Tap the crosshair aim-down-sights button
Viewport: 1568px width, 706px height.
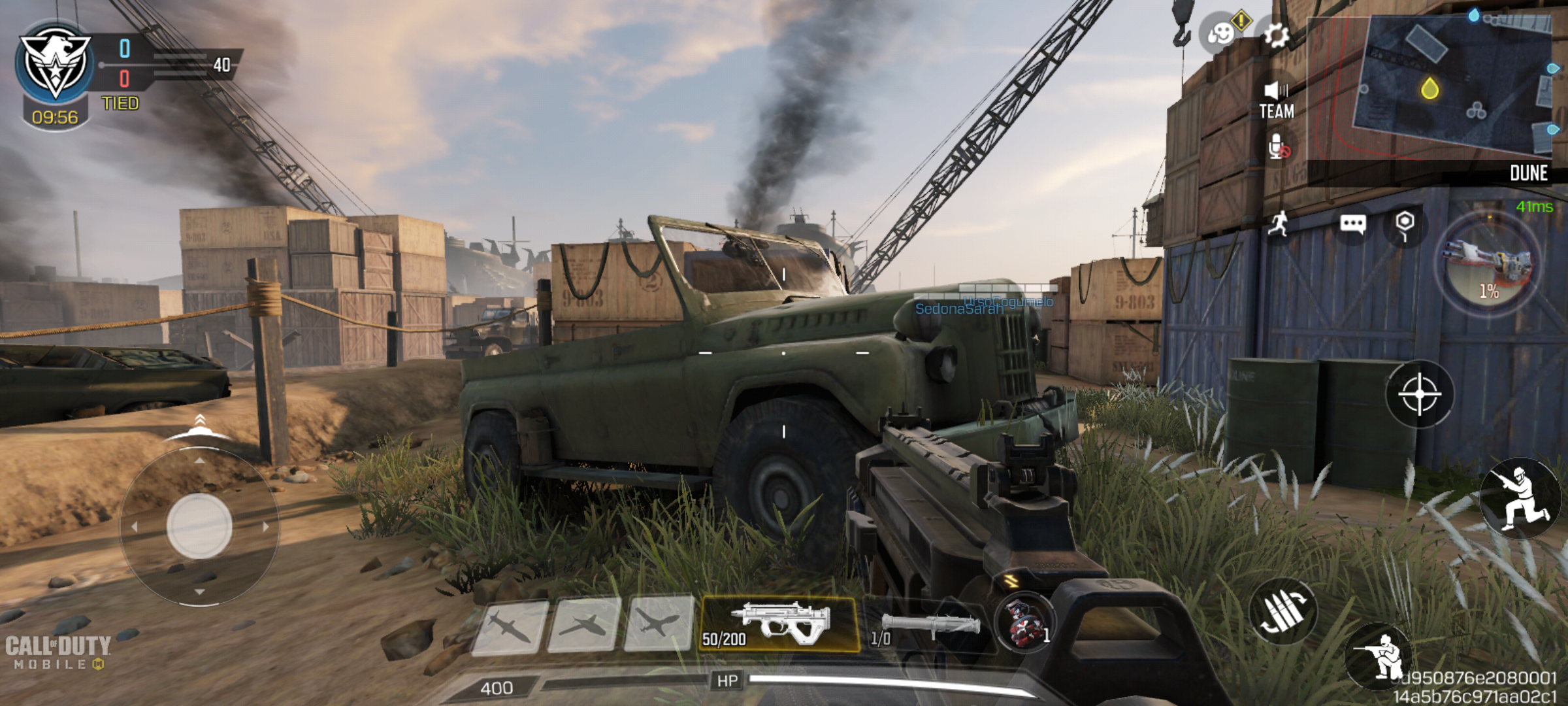1419,394
